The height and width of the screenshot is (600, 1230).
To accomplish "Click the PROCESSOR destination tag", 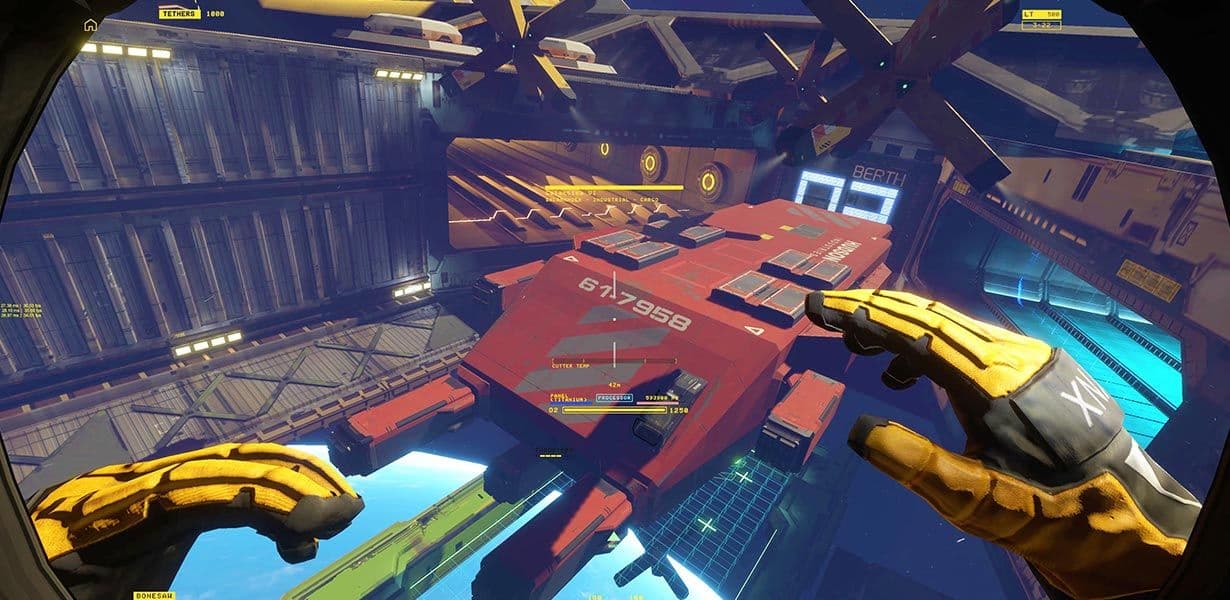I will click(x=614, y=397).
